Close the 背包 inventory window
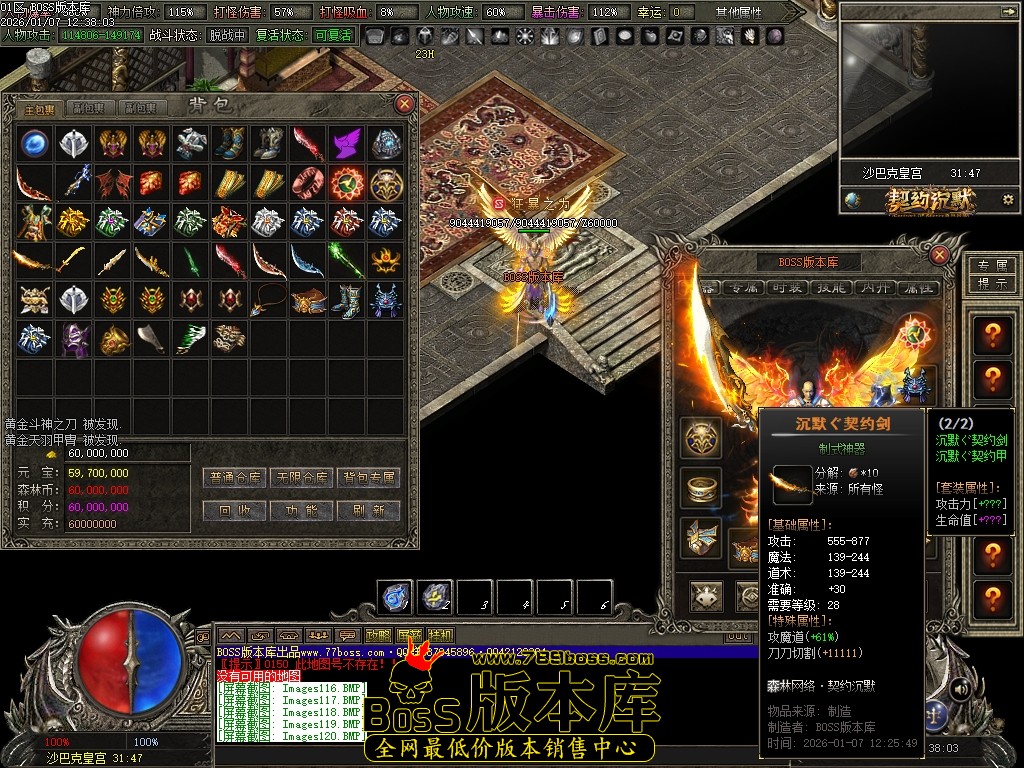The height and width of the screenshot is (768, 1024). 404,103
